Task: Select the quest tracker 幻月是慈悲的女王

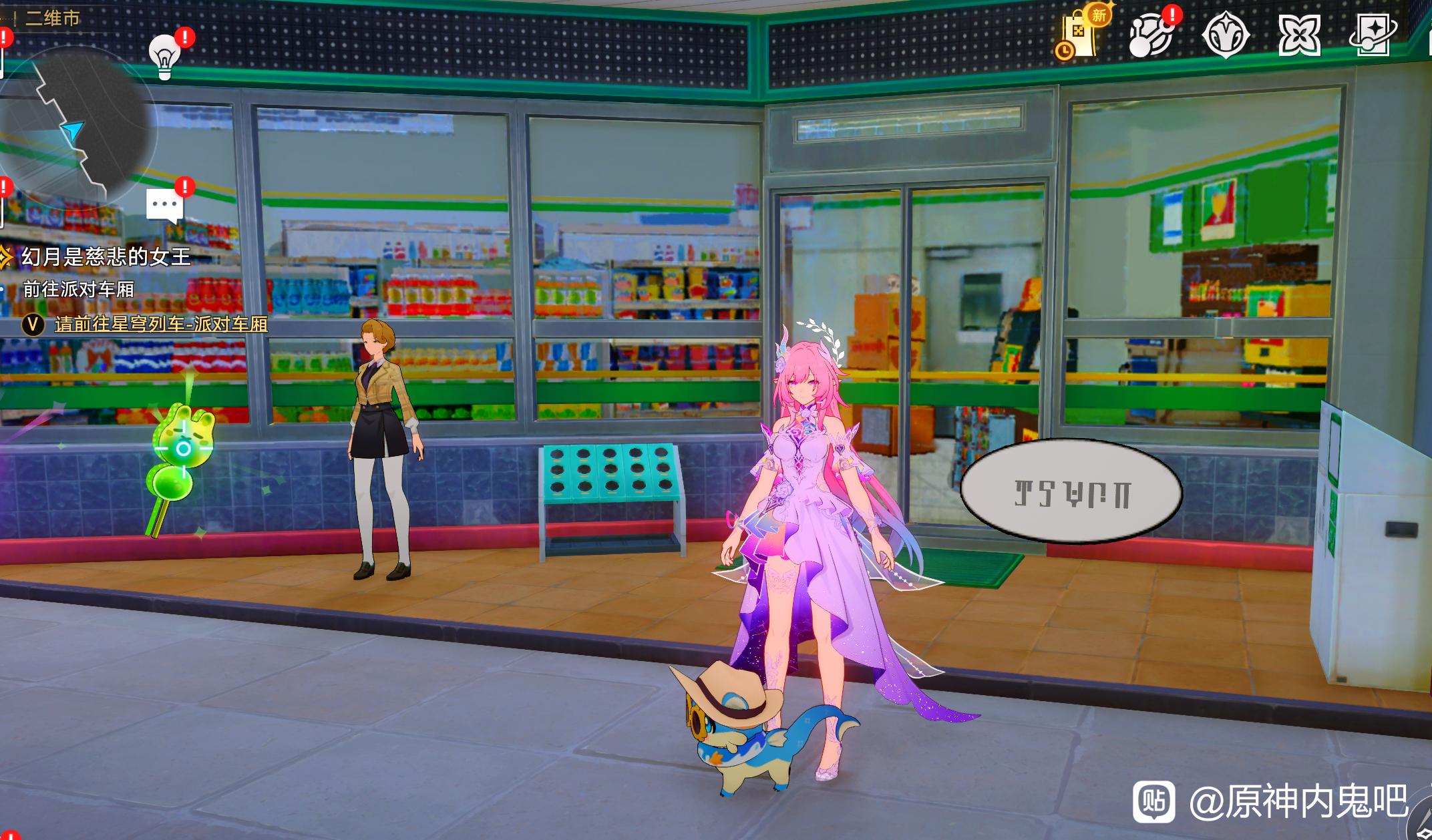Action: [106, 256]
